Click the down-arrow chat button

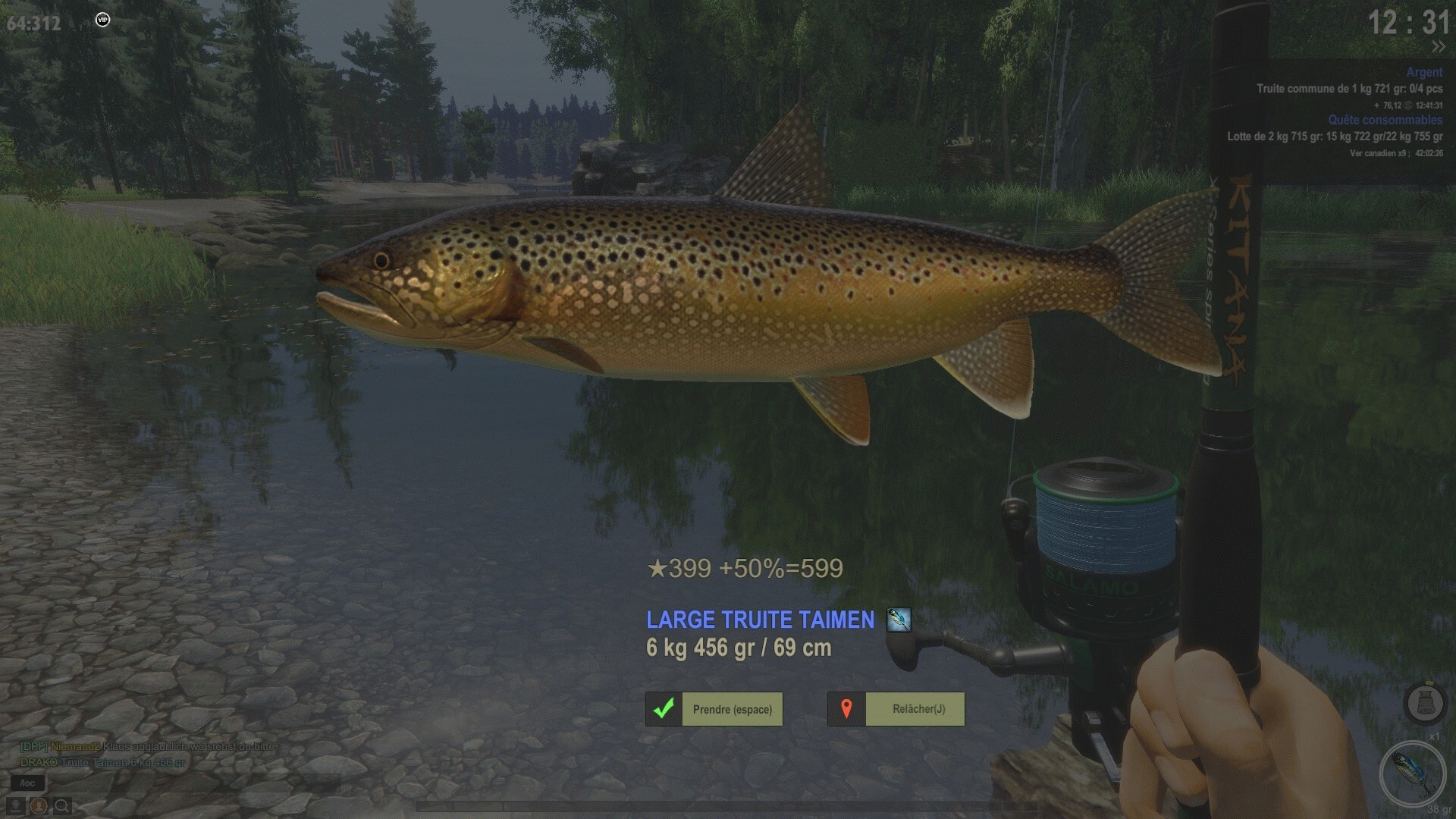click(15, 805)
